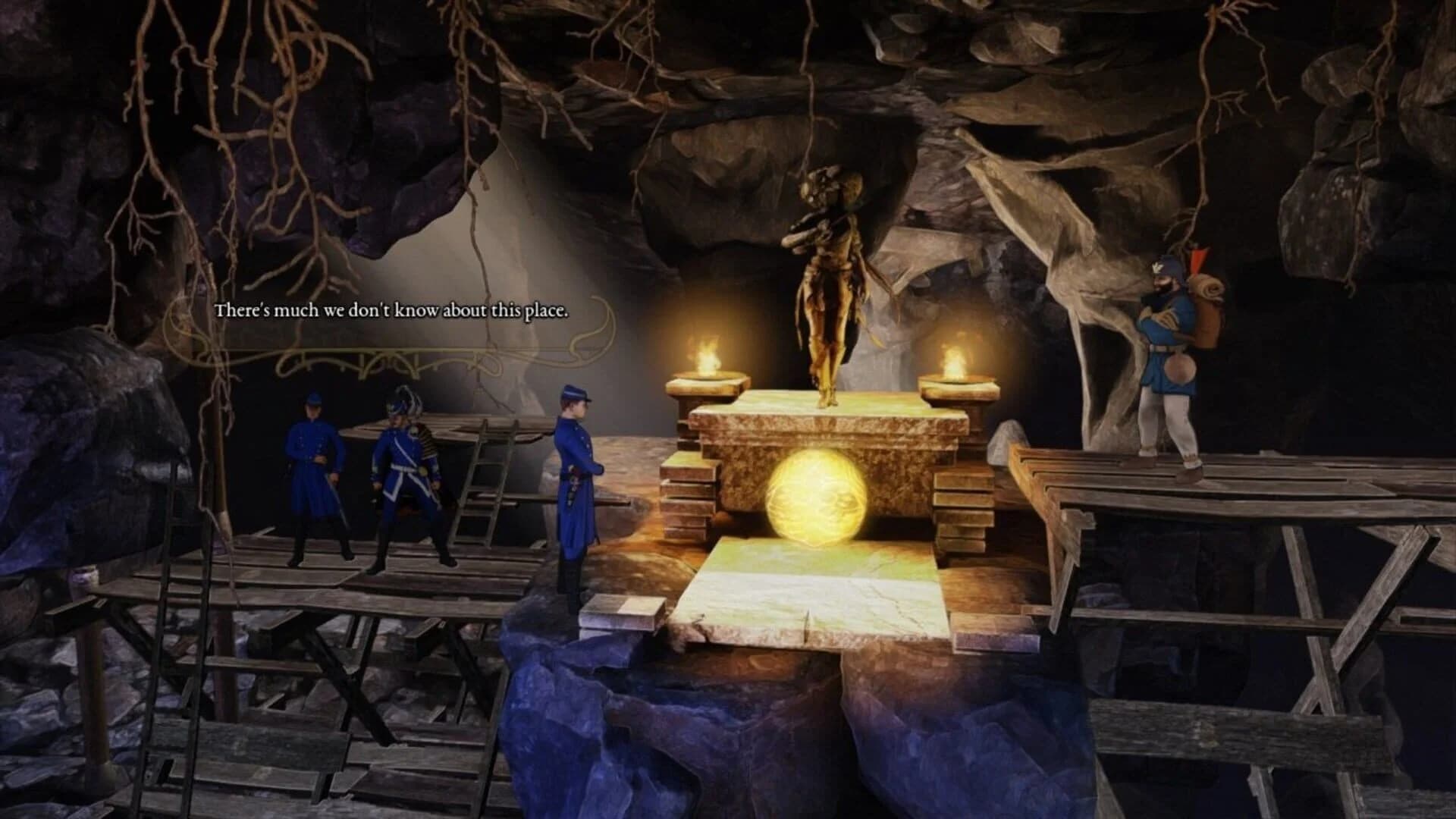
Task: Click the dialogue text to advance conversation
Action: point(391,310)
